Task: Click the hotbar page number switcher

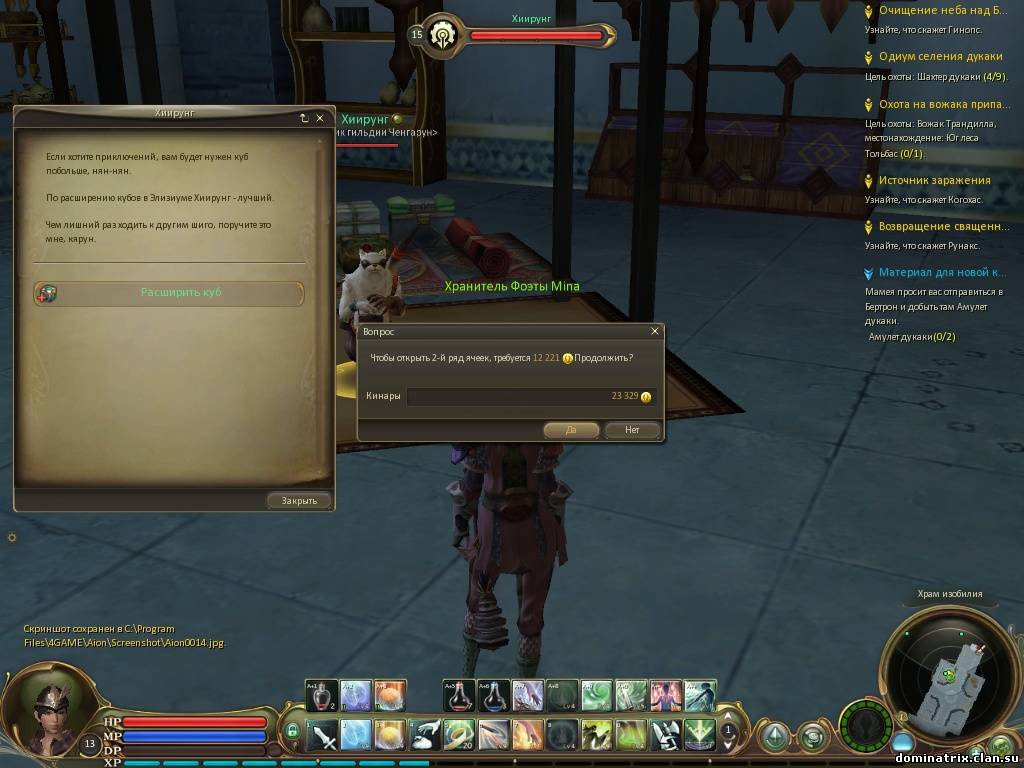Action: point(728,731)
